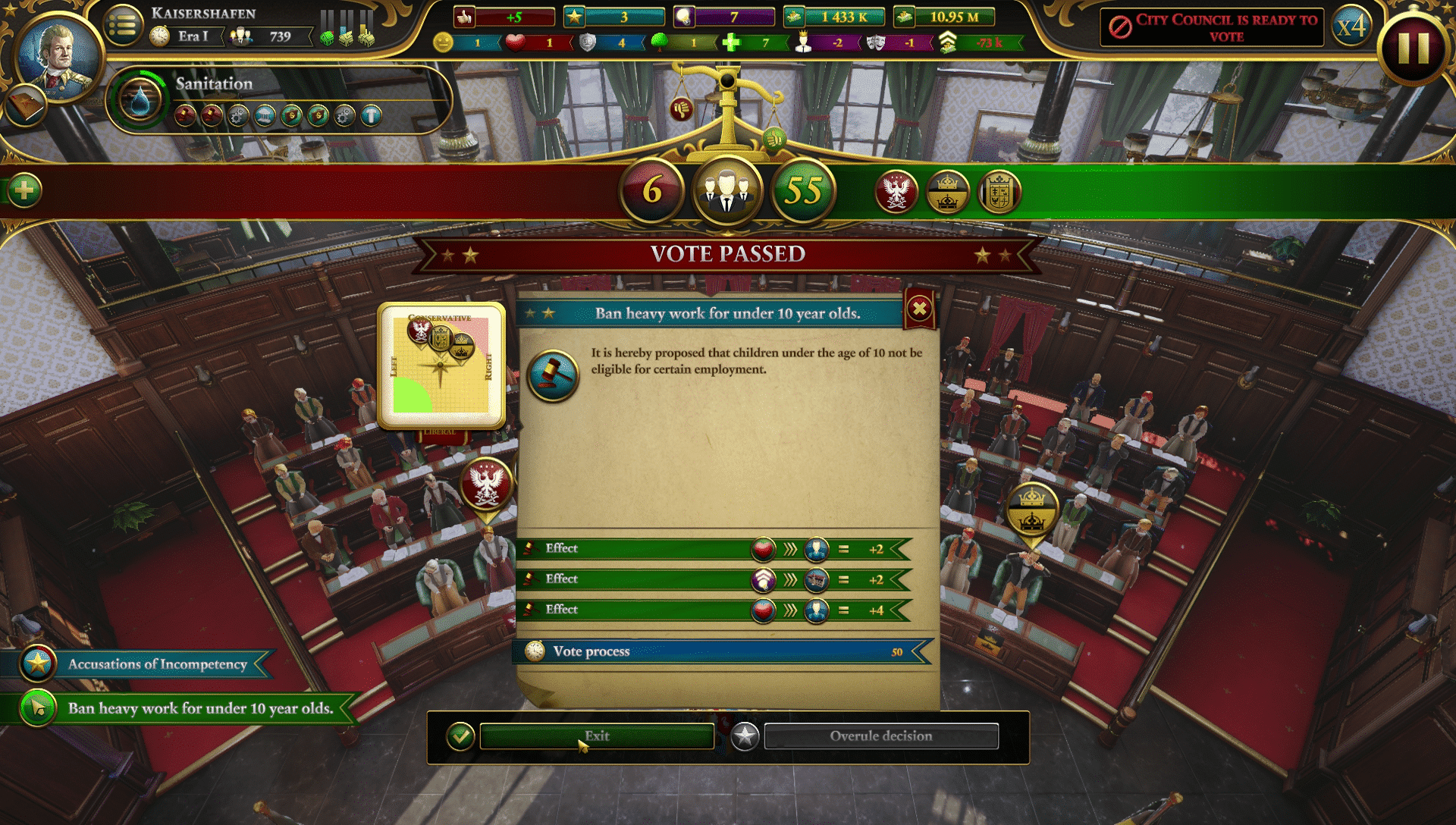
Task: Open the City Council ready notification
Action: click(x=1212, y=27)
